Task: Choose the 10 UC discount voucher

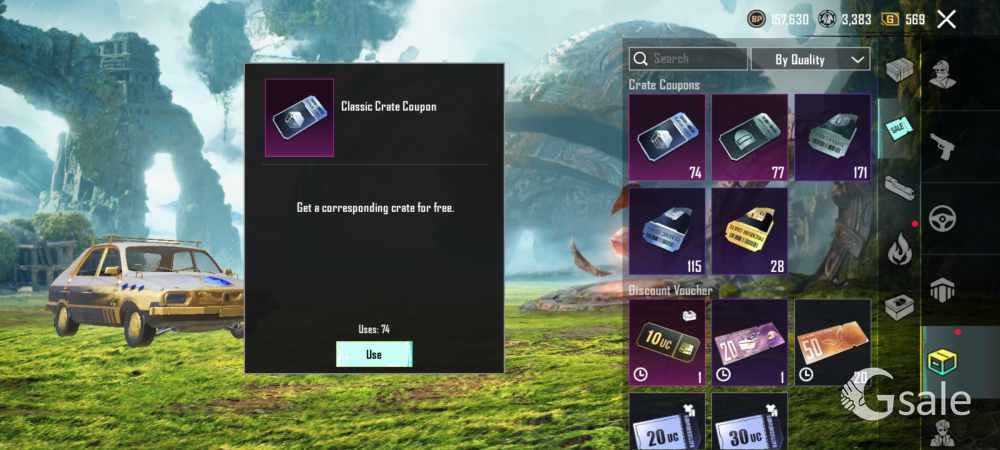Action: [667, 342]
